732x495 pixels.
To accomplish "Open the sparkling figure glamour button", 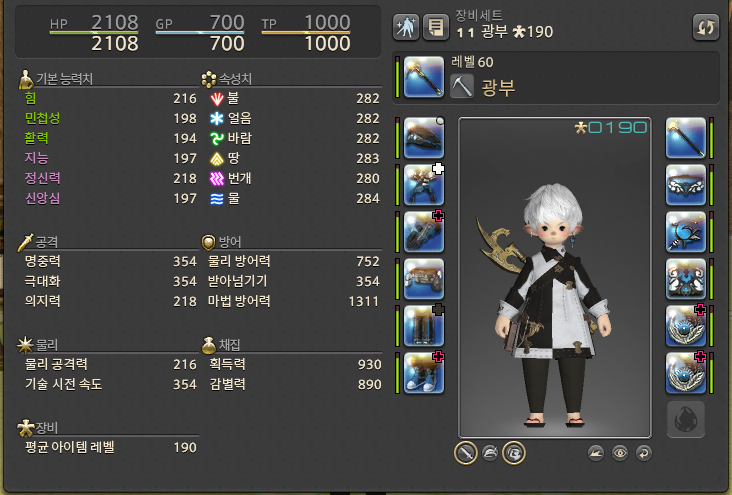I will pos(406,27).
